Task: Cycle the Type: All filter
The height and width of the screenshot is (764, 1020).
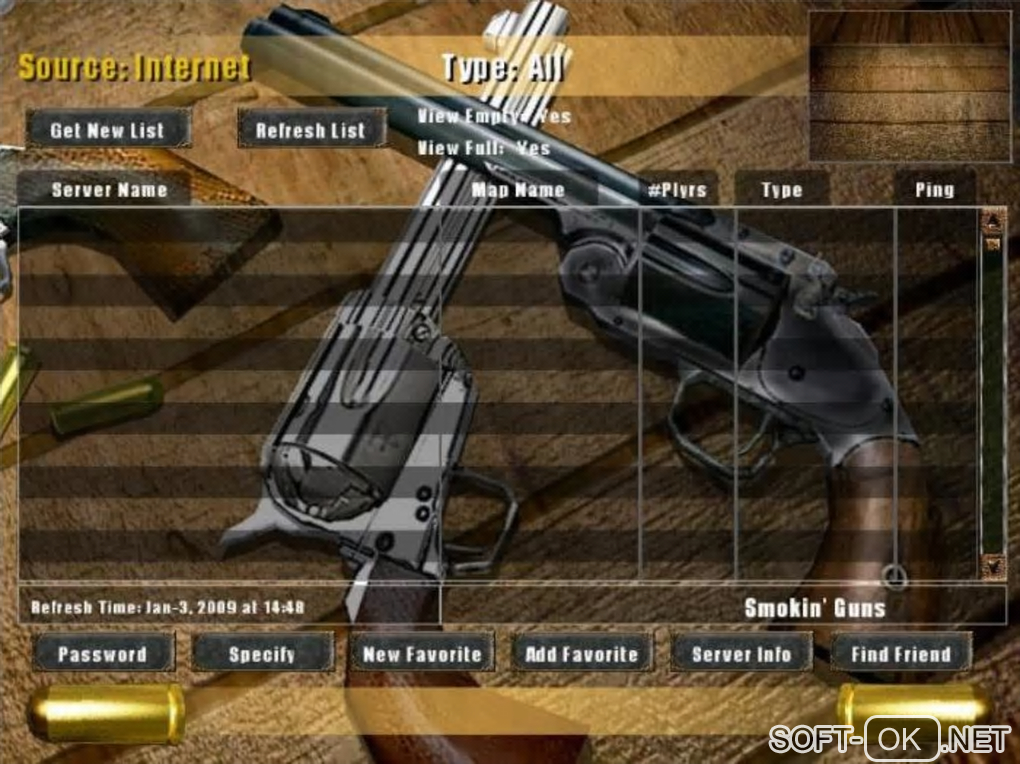Action: coord(502,68)
